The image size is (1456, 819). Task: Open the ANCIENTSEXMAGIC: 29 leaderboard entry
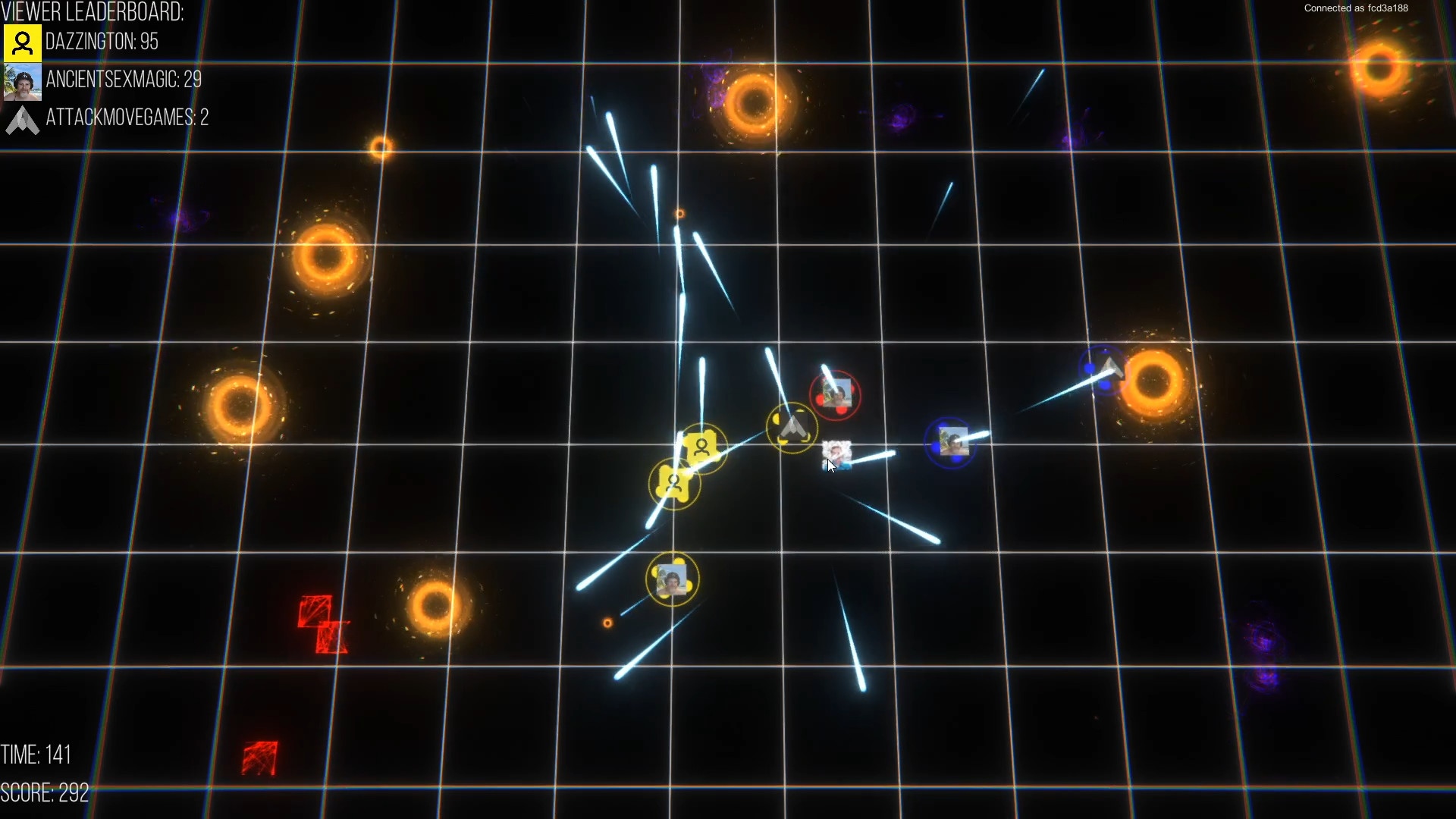[124, 80]
